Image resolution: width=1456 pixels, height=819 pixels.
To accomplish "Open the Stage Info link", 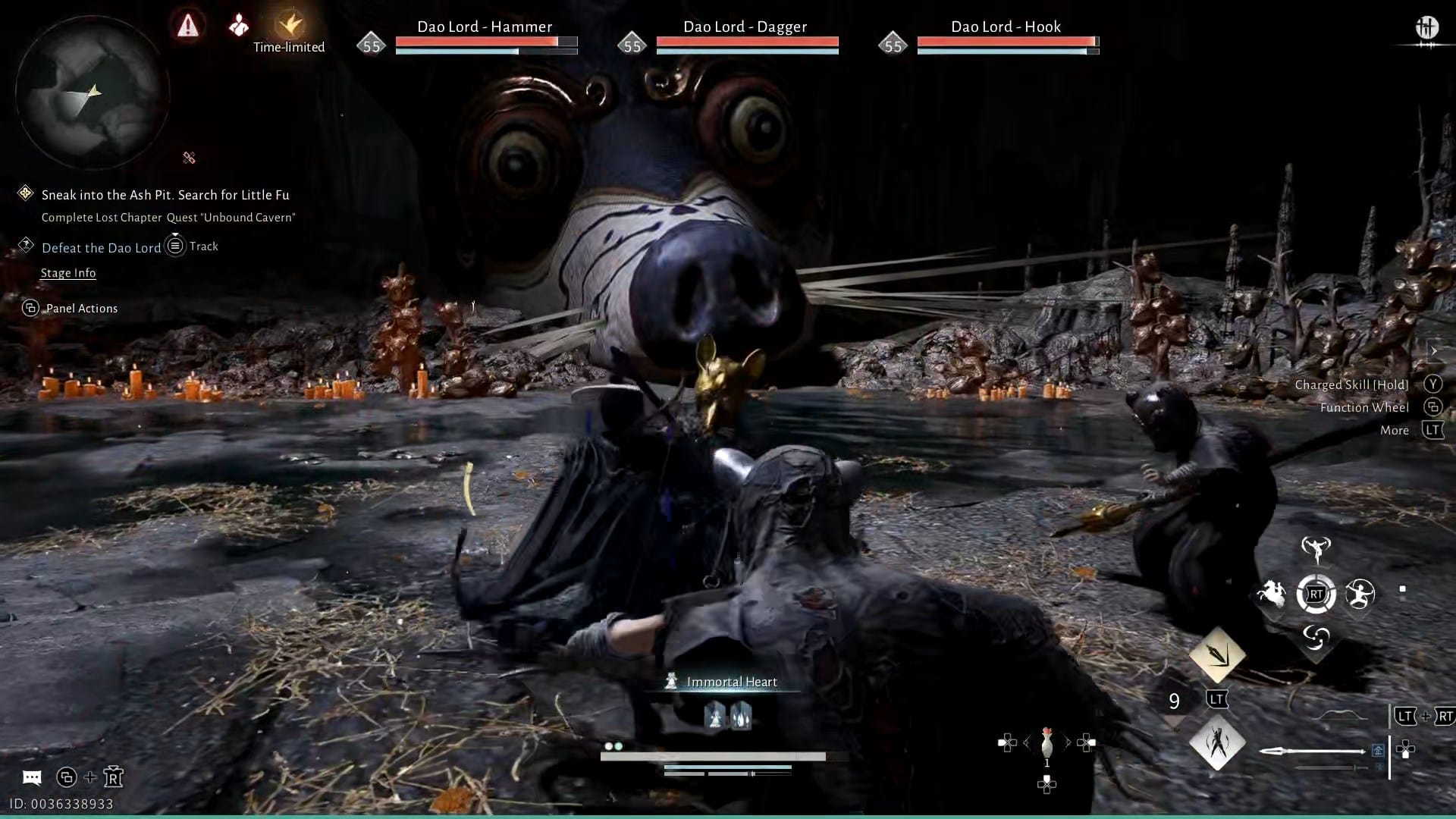I will click(x=68, y=273).
